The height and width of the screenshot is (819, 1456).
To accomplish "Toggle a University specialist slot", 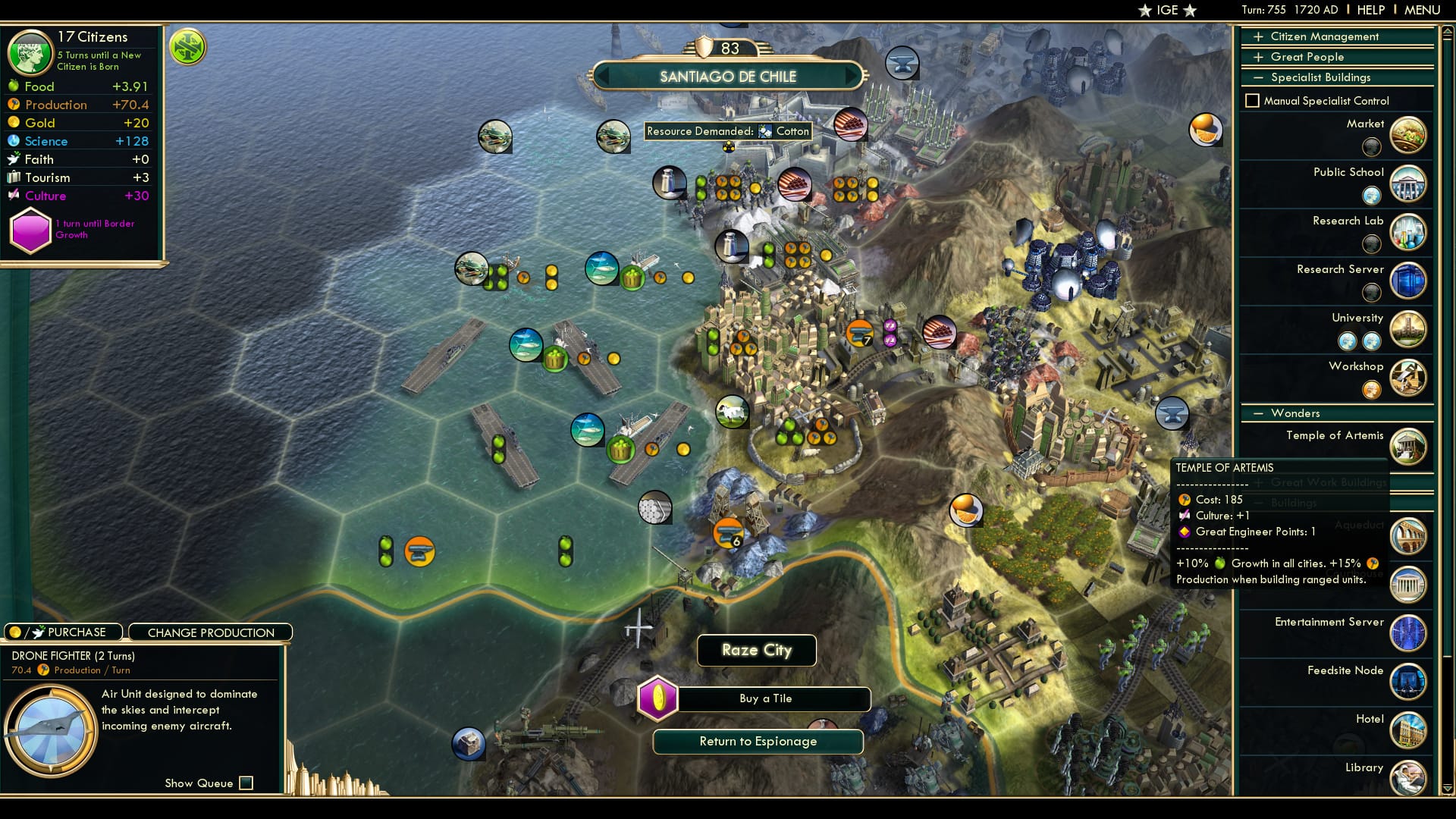I will [x=1348, y=342].
